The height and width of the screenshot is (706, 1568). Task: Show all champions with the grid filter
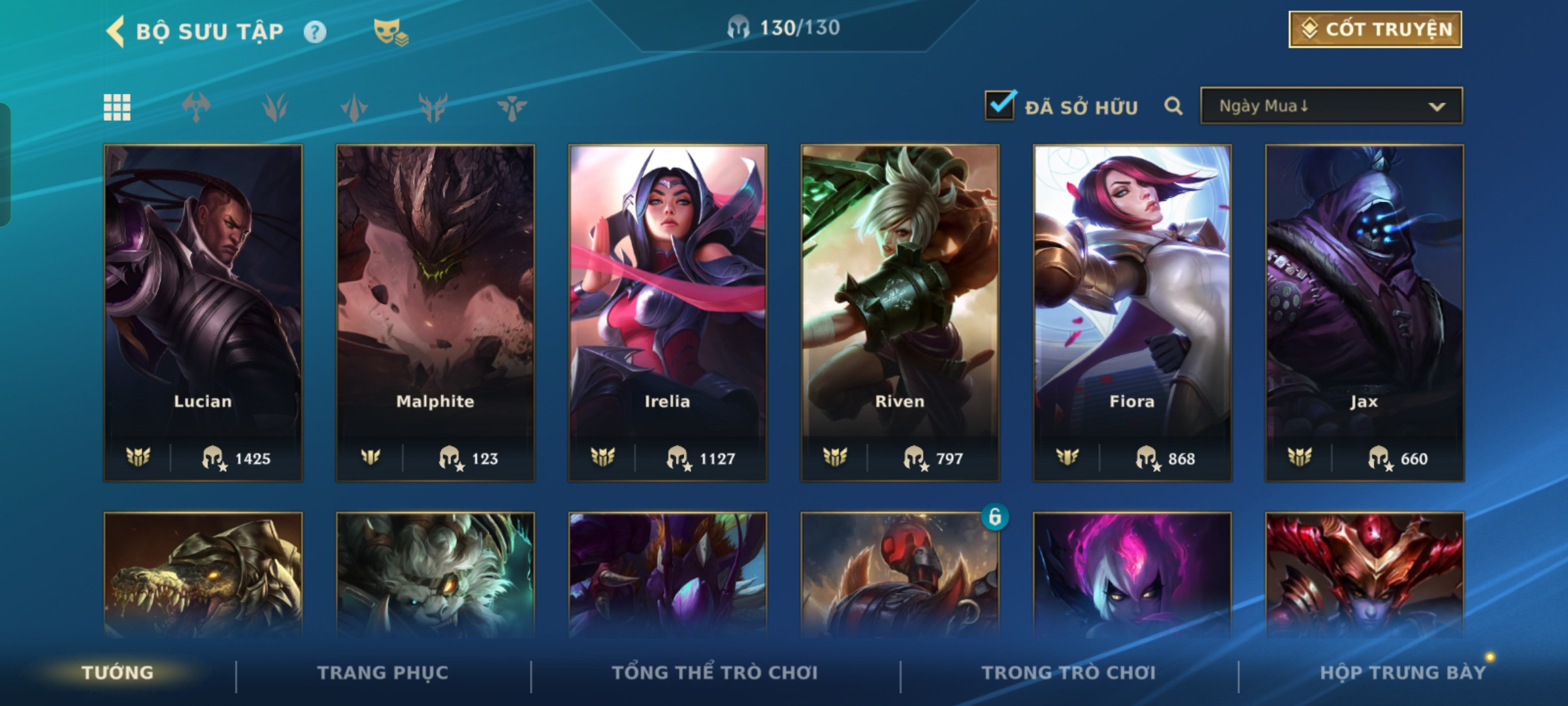[x=117, y=107]
